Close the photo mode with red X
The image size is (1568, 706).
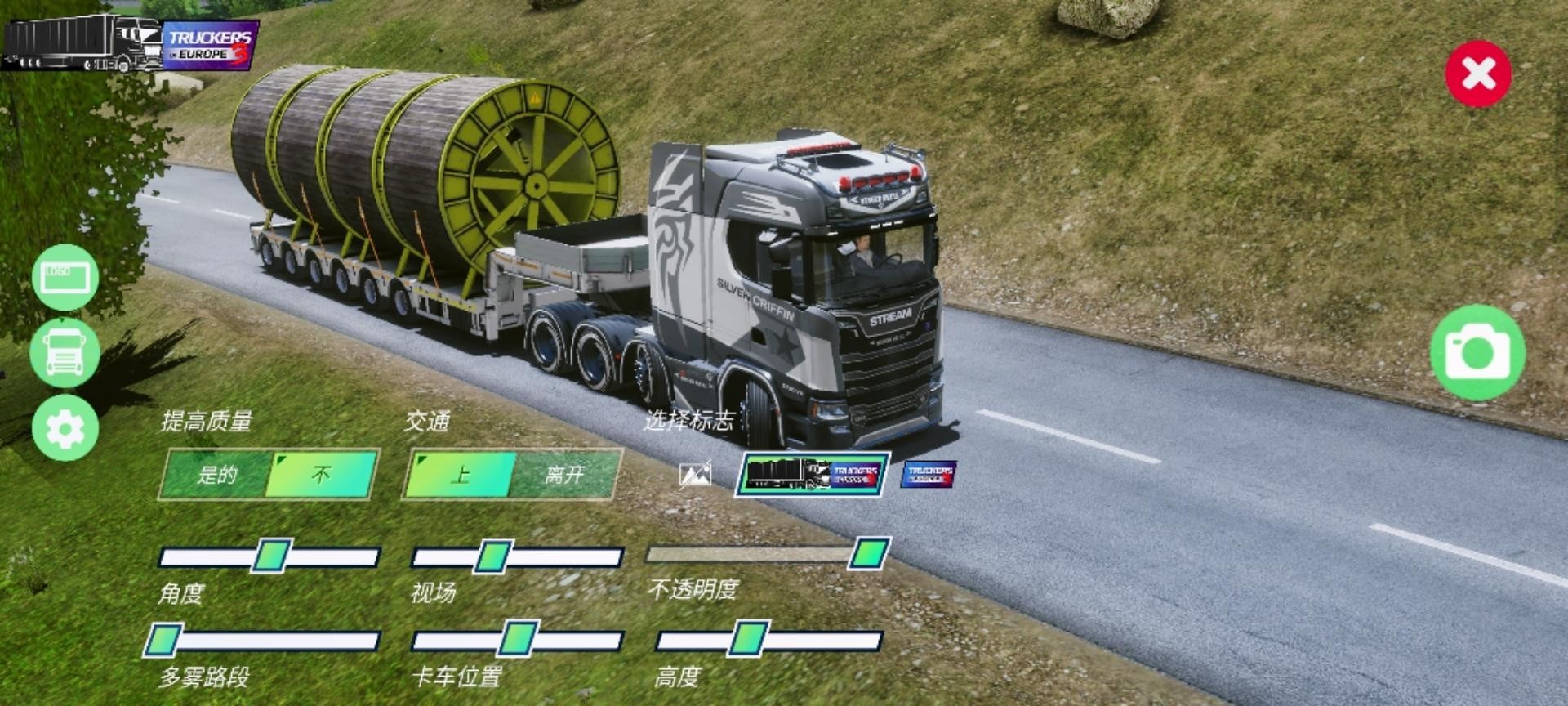coord(1478,74)
